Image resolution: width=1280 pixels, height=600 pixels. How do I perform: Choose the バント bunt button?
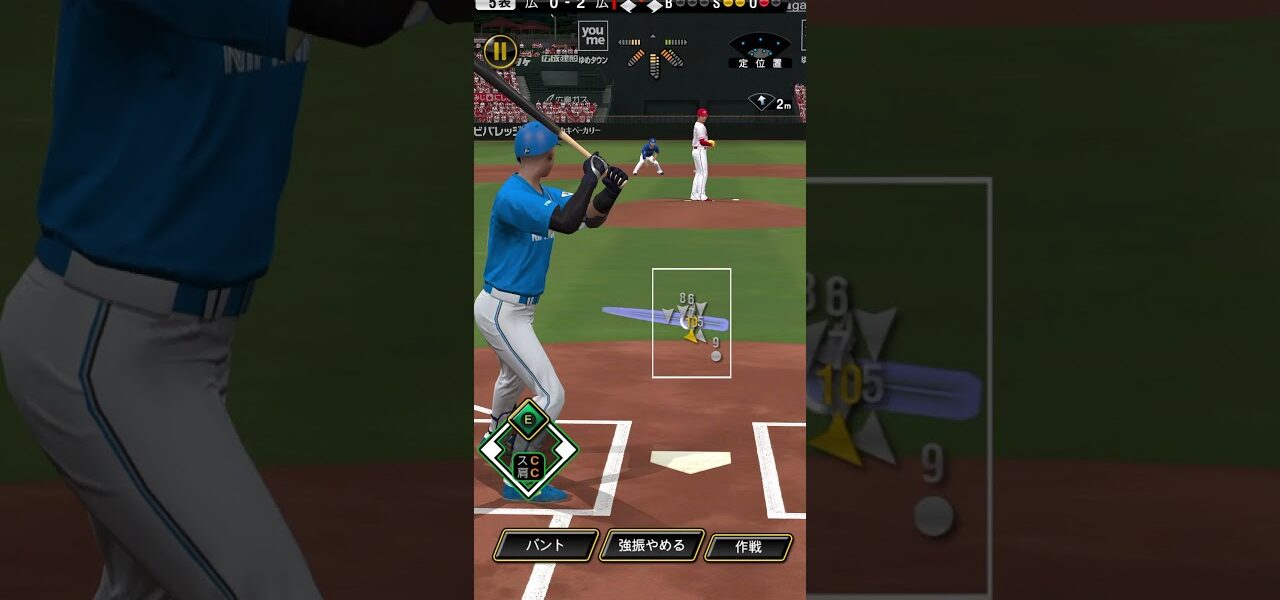[545, 546]
